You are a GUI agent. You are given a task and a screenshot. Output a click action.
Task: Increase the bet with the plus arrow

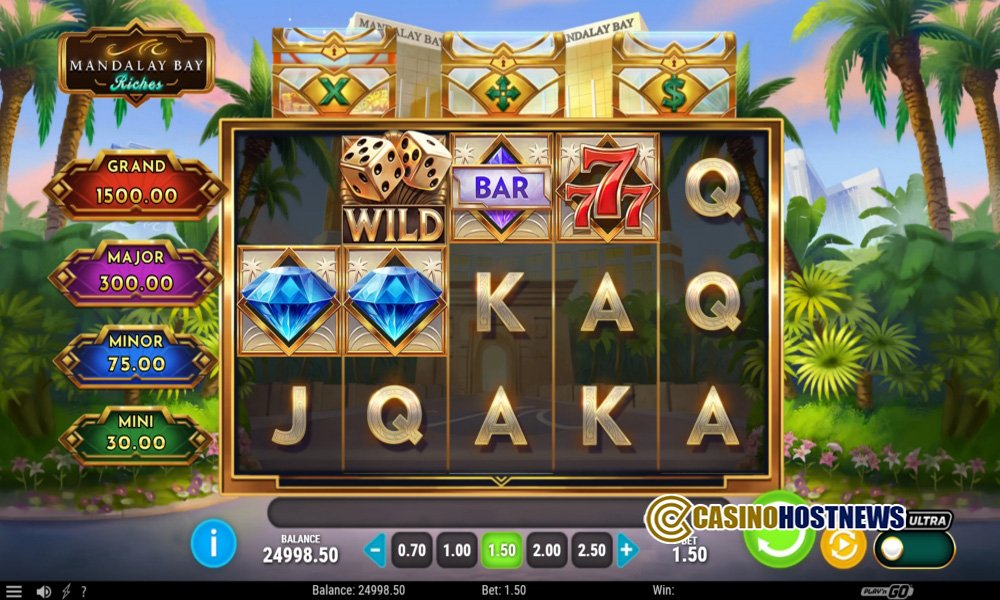click(627, 549)
